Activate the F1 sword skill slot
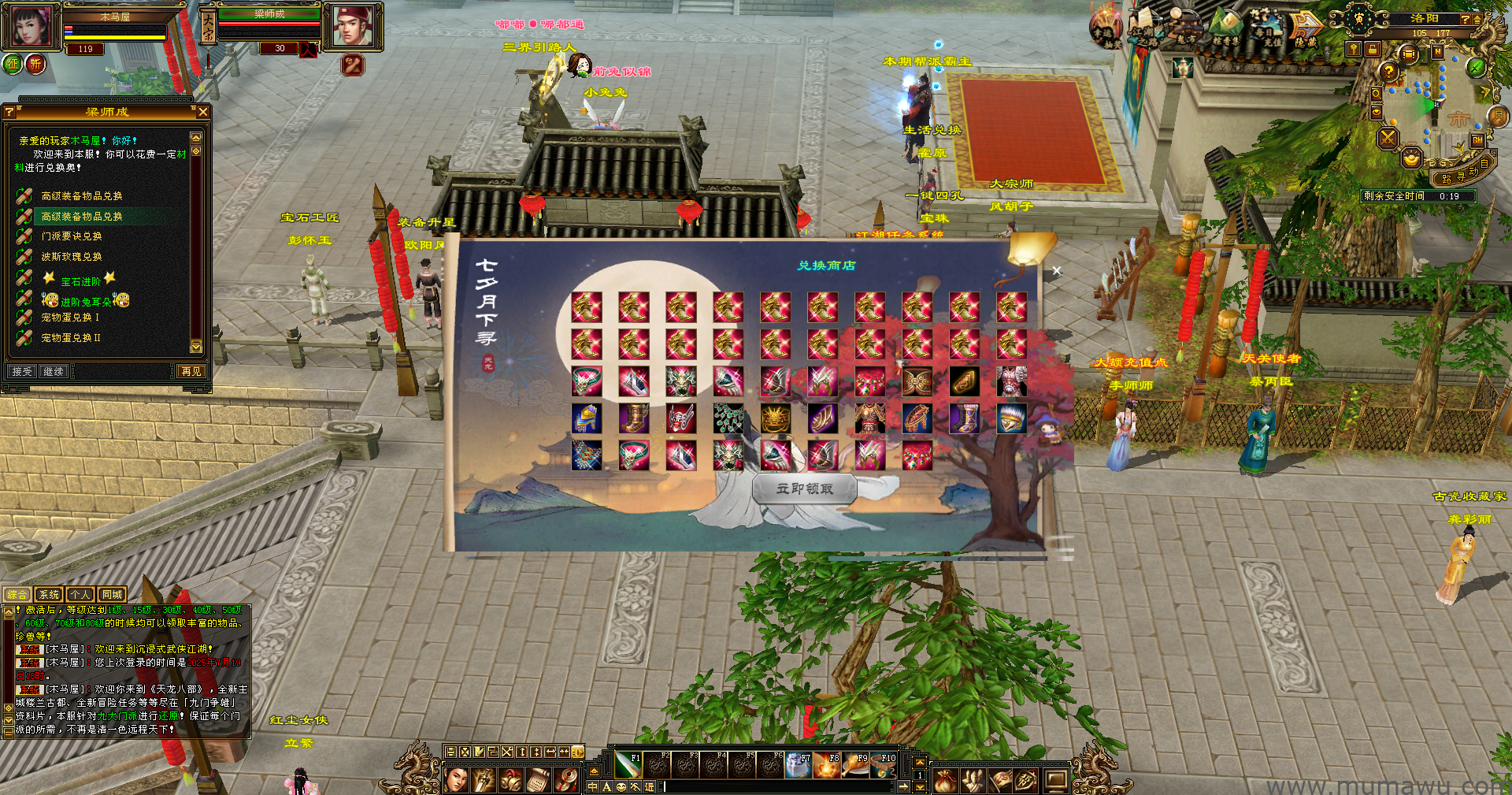Screen dimensions: 1512x795 [628, 765]
